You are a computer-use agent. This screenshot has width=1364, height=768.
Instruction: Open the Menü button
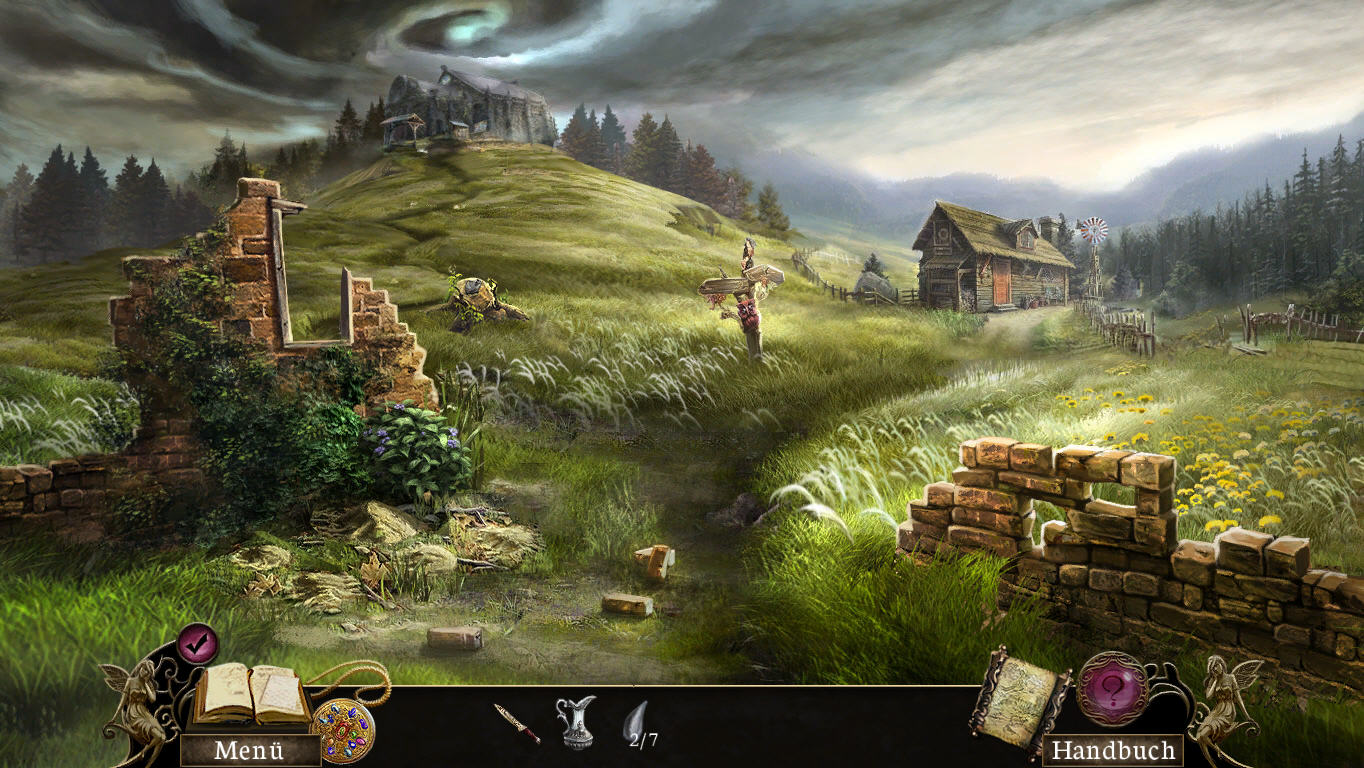249,750
